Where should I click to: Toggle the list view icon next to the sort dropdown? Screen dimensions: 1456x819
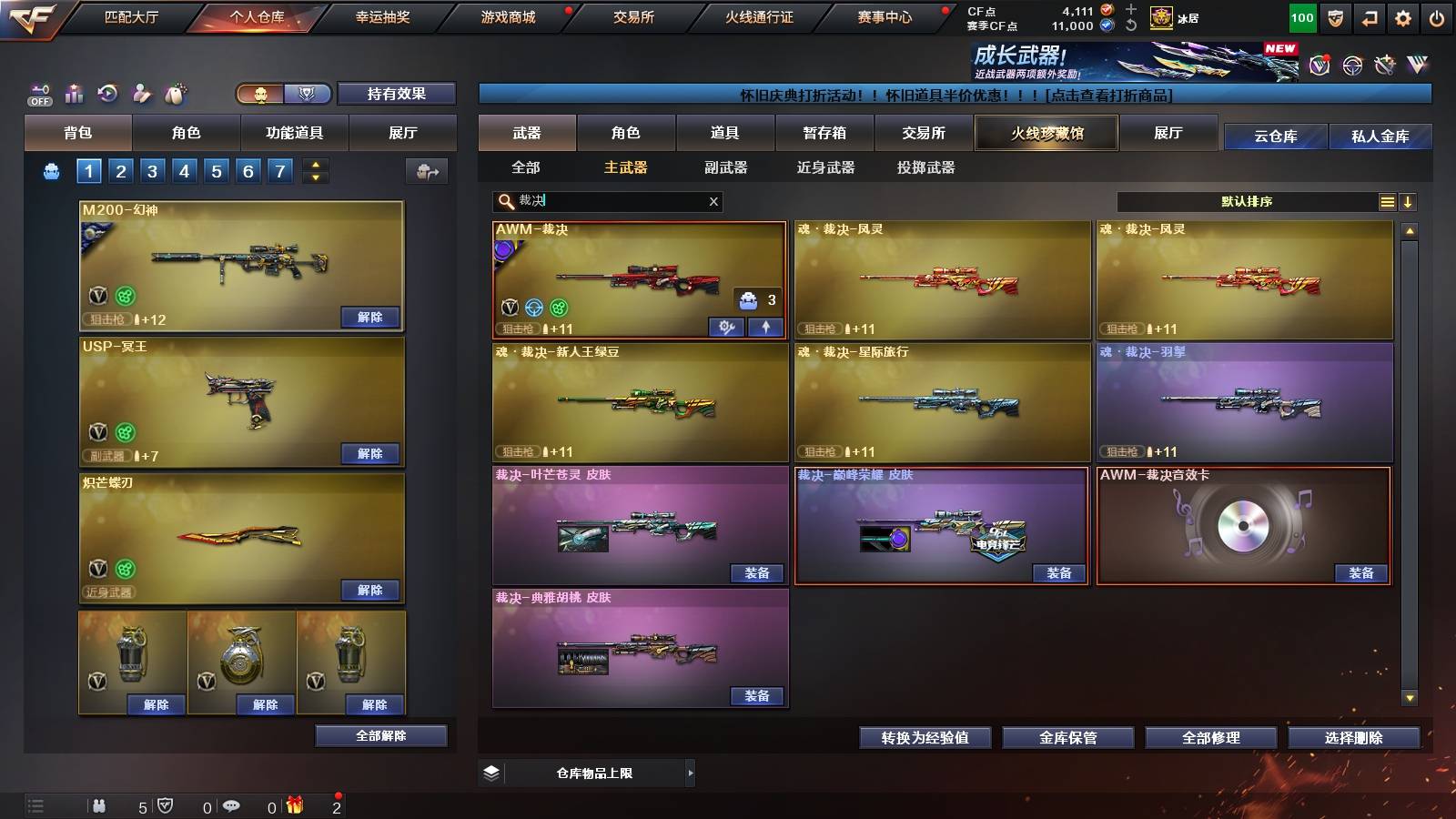[1387, 201]
